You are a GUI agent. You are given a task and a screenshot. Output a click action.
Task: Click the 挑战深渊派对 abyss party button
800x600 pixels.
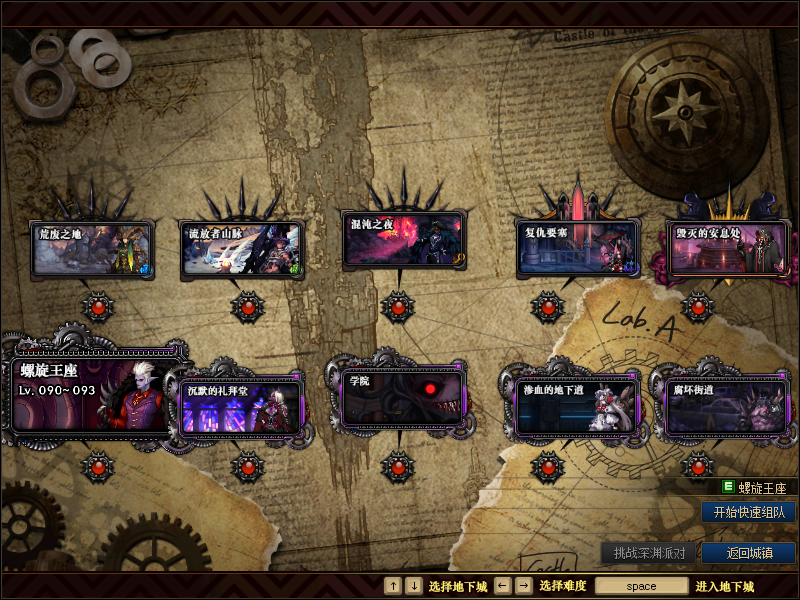point(648,553)
